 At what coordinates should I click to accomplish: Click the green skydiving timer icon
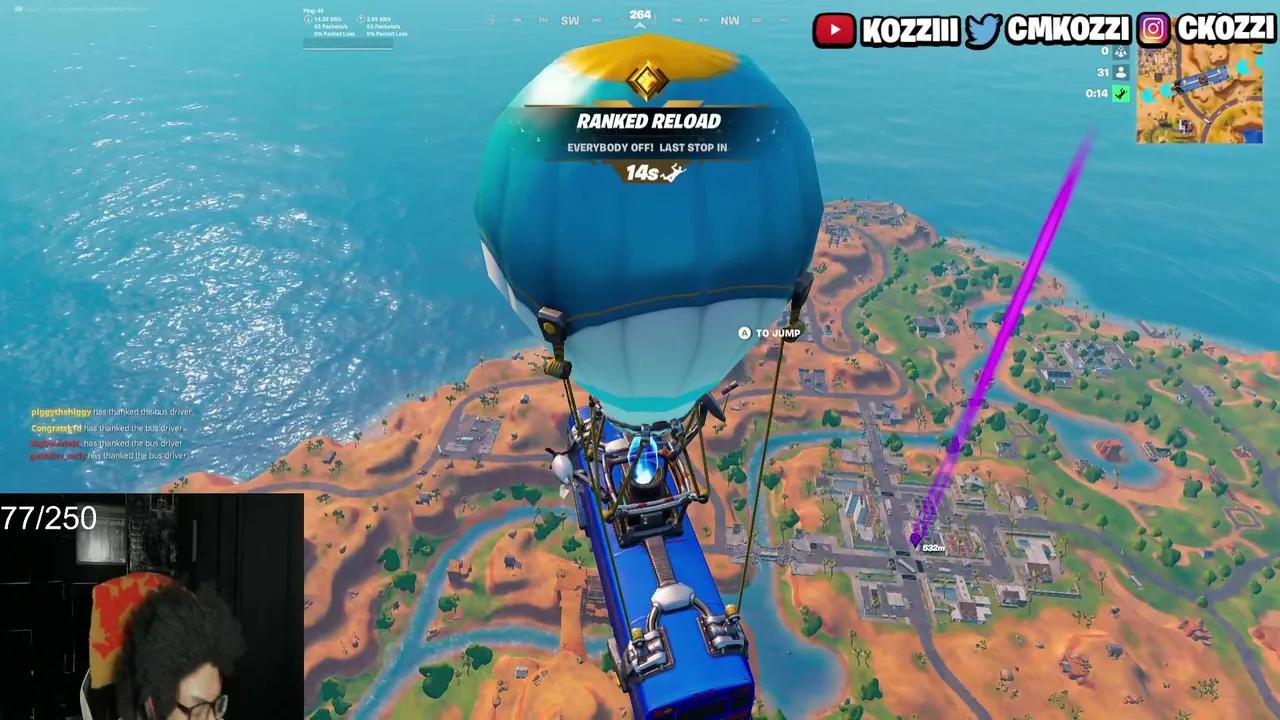pos(1120,94)
